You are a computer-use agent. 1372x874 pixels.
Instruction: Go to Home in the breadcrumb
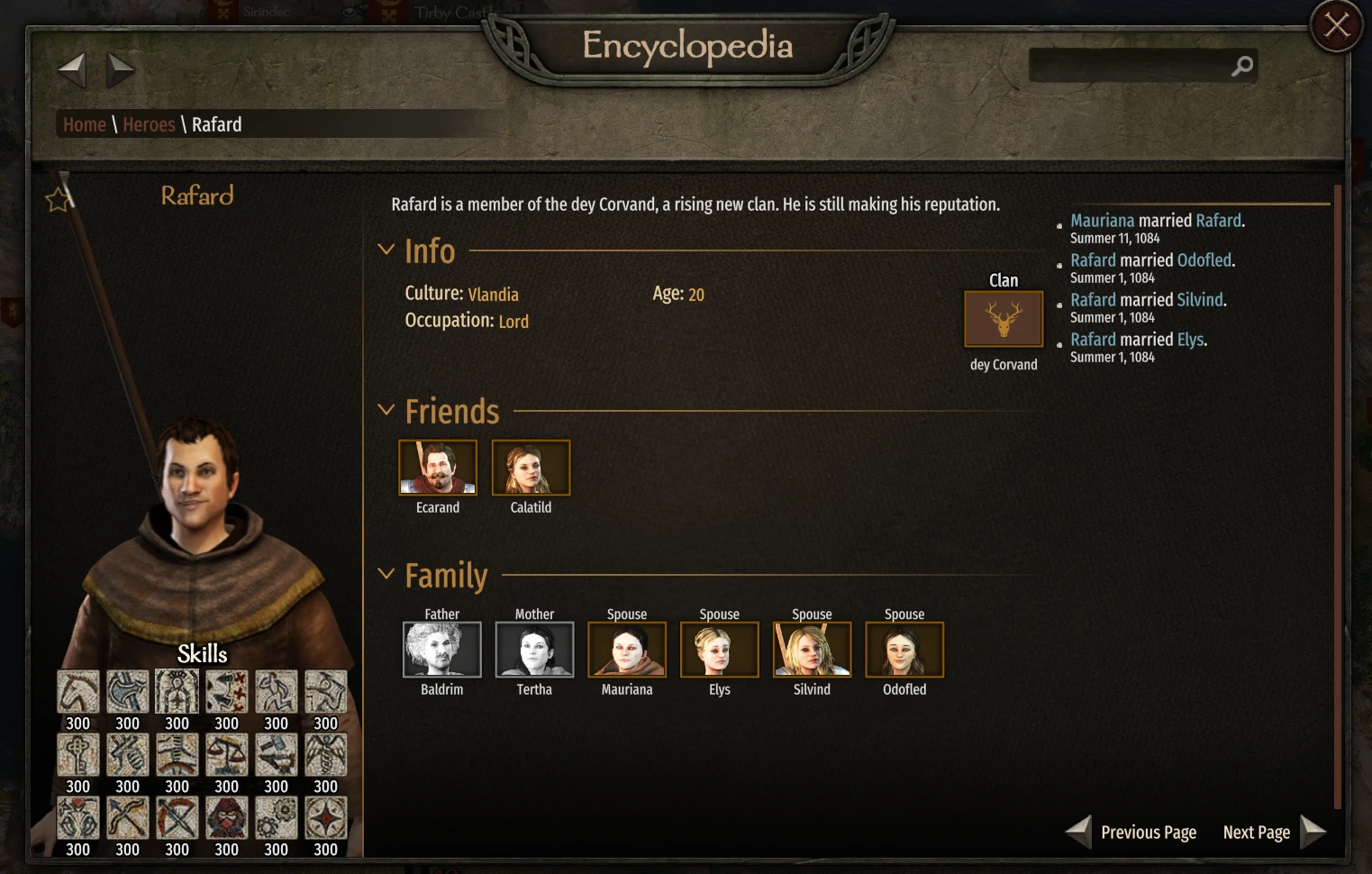pyautogui.click(x=84, y=124)
